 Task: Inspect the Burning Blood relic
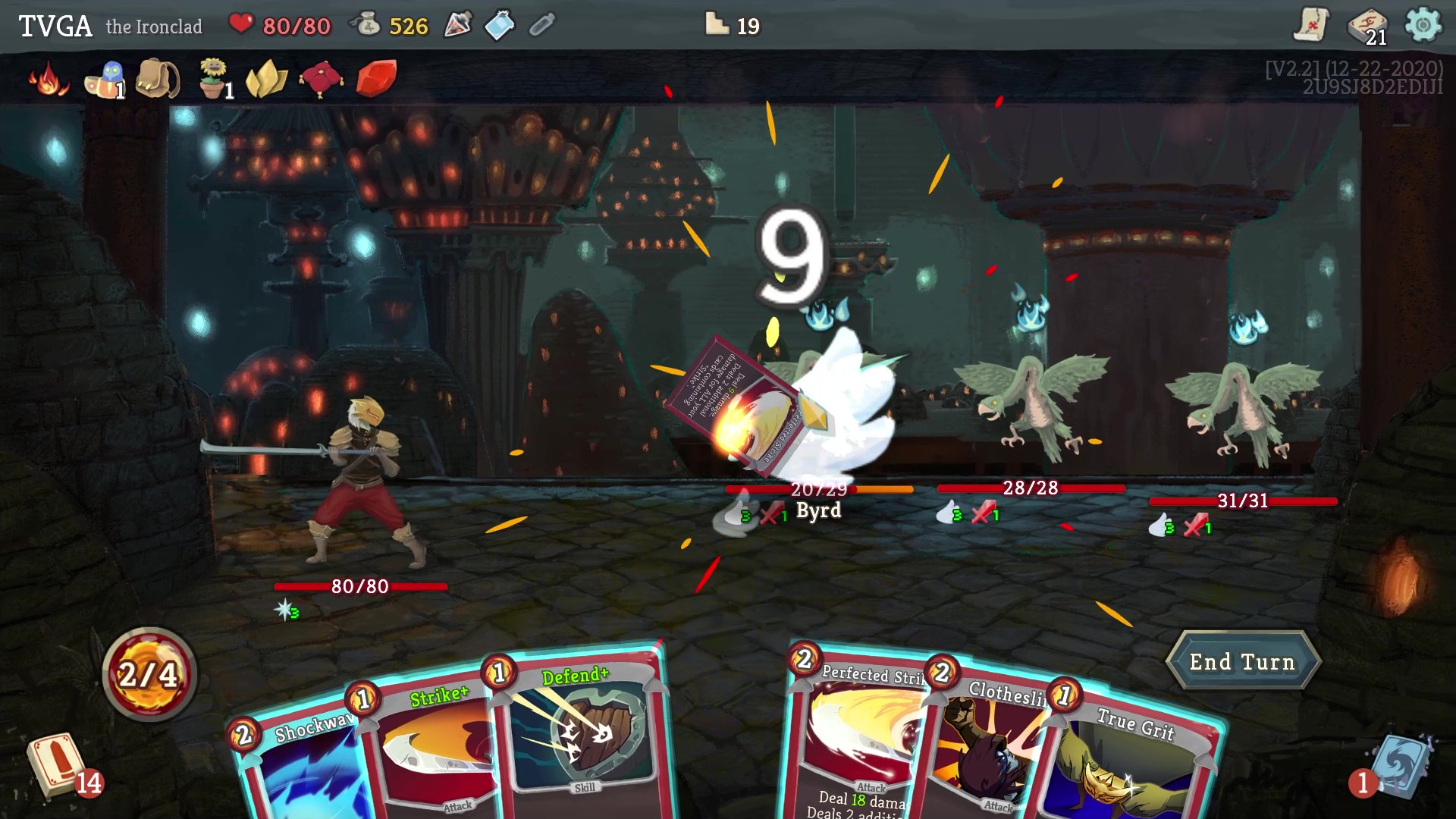click(48, 80)
